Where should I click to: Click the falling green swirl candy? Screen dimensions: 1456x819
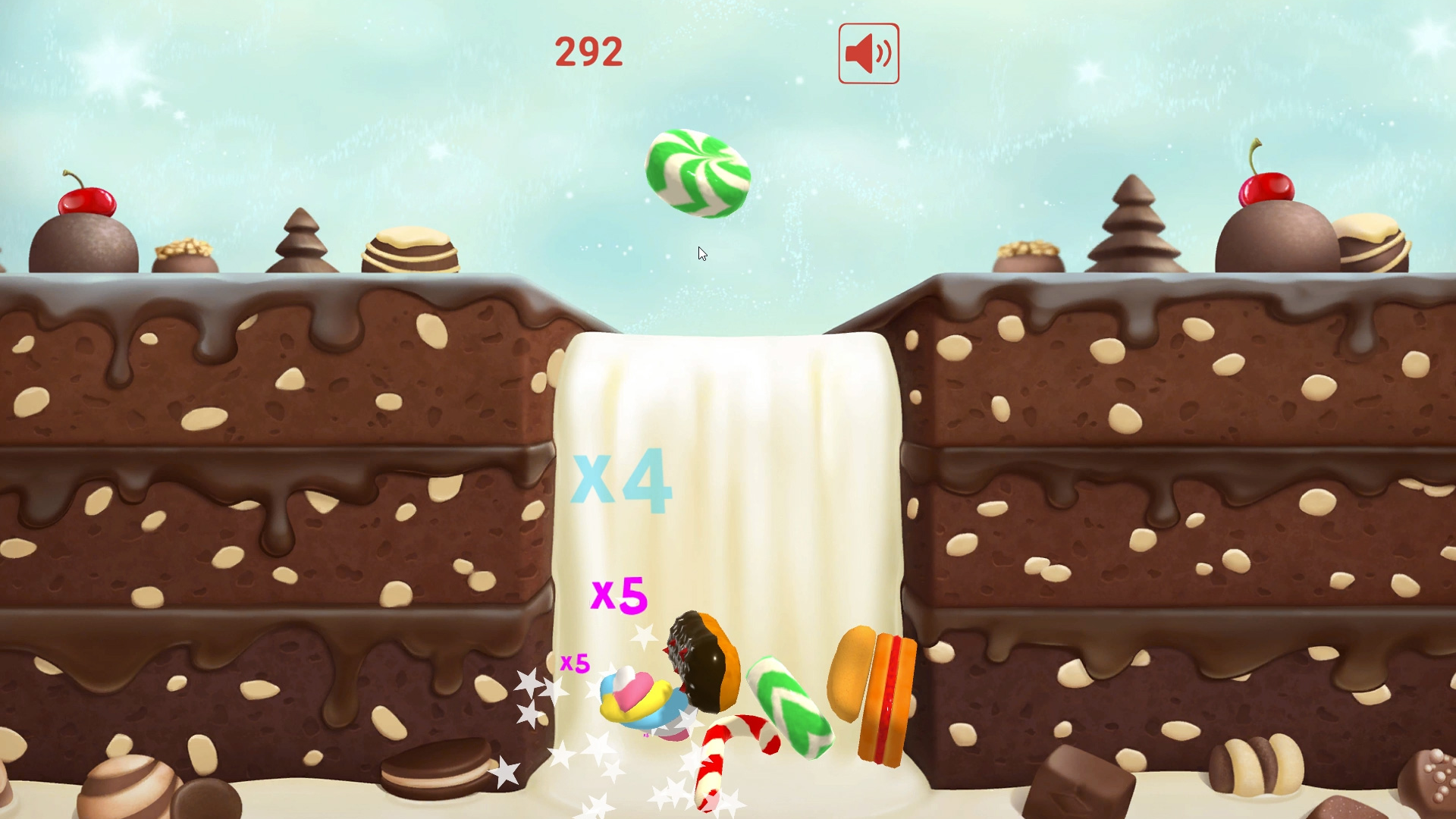point(698,174)
